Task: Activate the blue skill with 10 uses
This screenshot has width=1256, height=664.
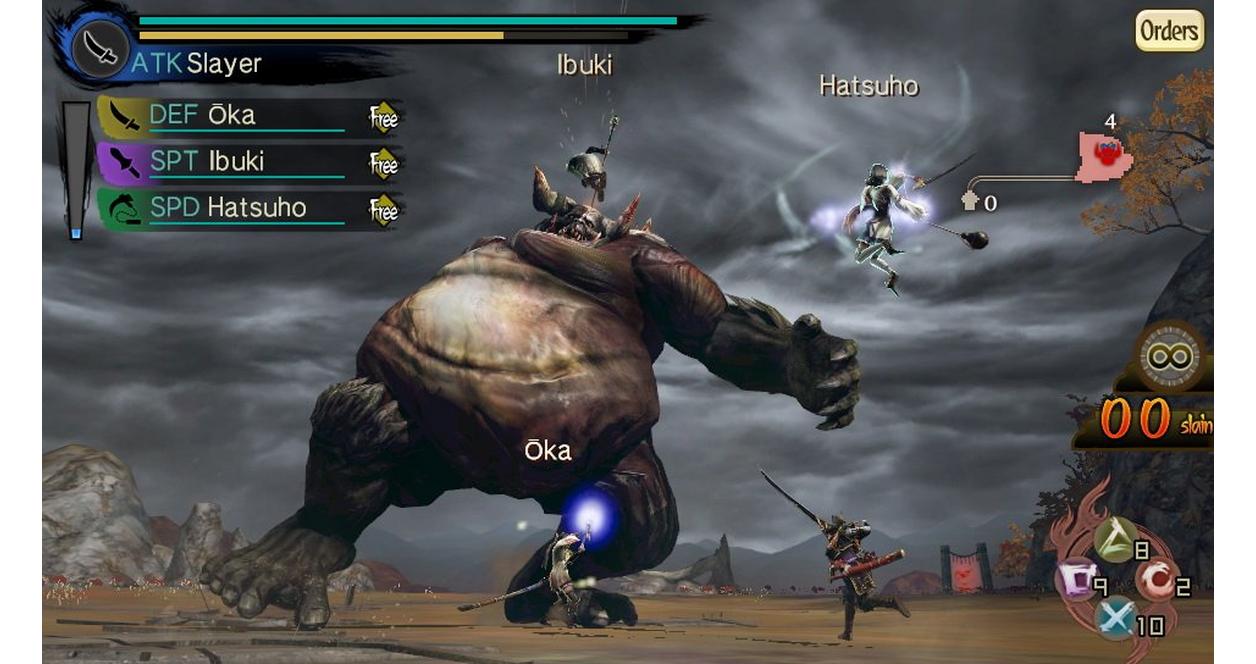Action: pos(1115,617)
